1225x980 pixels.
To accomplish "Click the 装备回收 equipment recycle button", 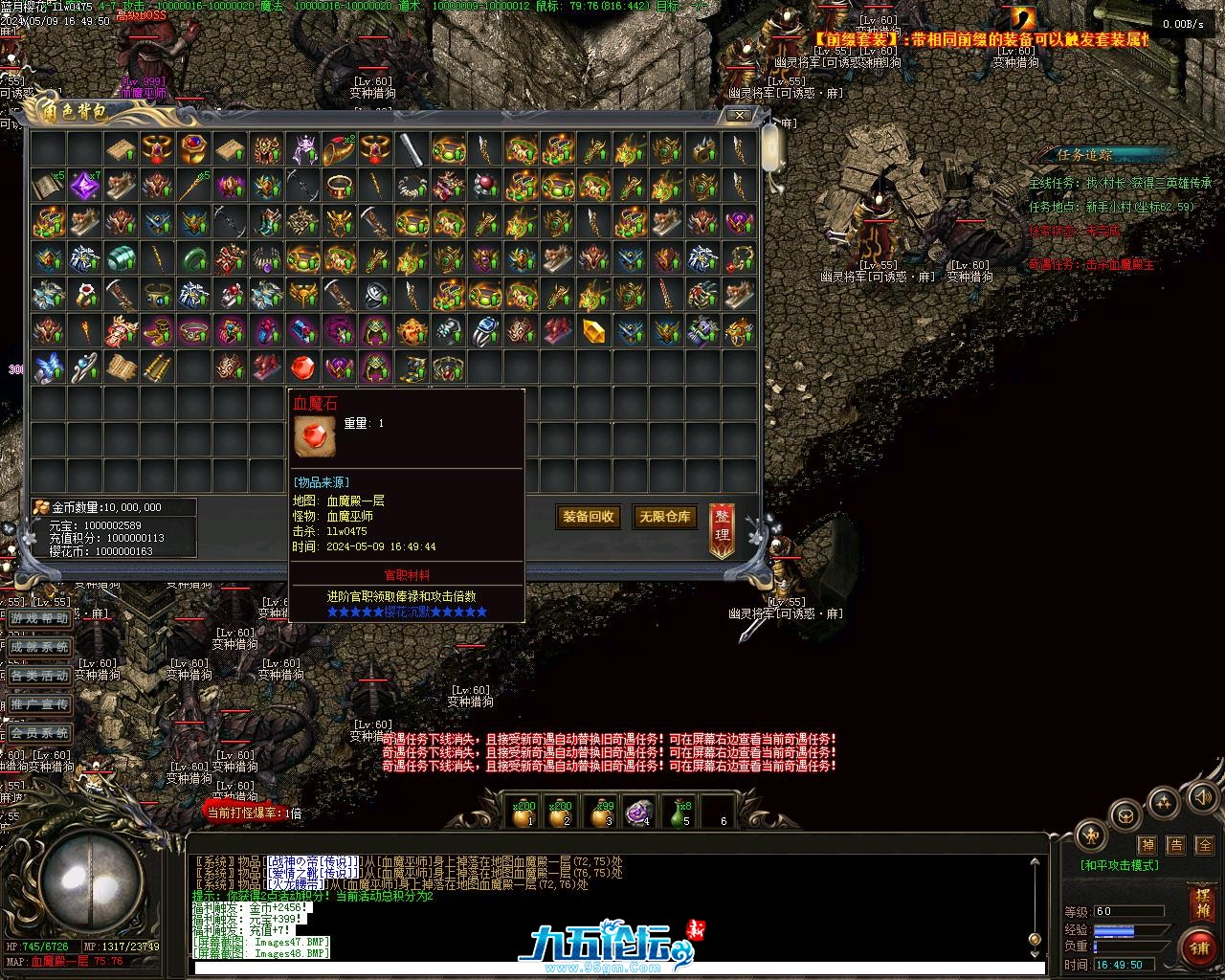I will (x=589, y=517).
